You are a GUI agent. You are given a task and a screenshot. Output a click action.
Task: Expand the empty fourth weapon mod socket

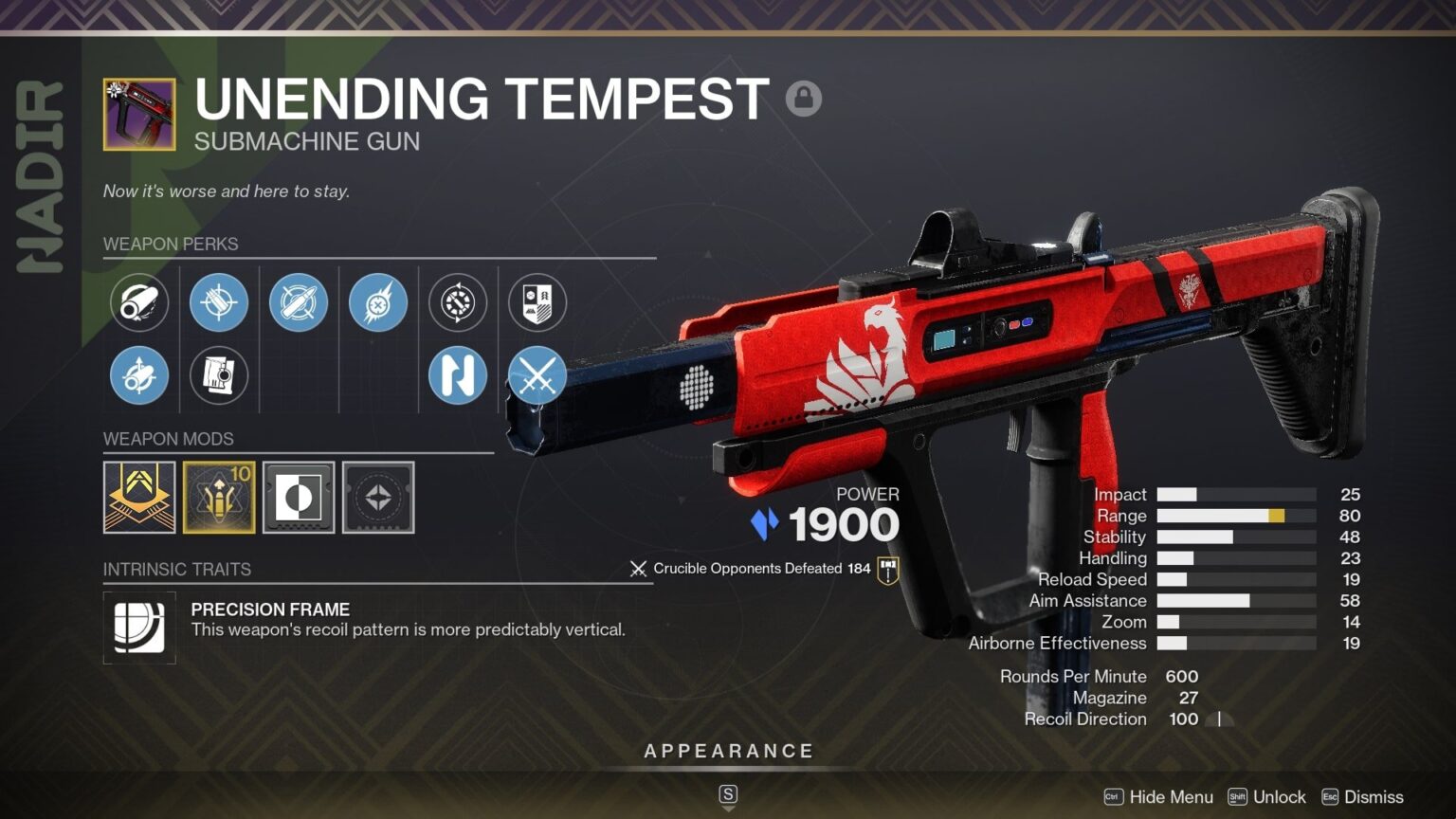pyautogui.click(x=378, y=497)
